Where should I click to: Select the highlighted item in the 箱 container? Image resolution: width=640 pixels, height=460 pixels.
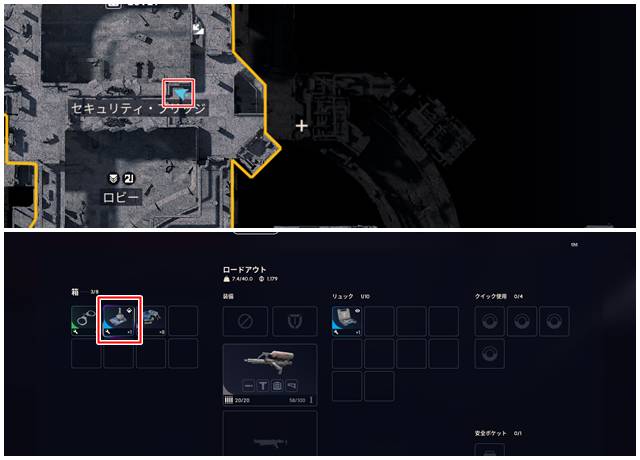[119, 320]
